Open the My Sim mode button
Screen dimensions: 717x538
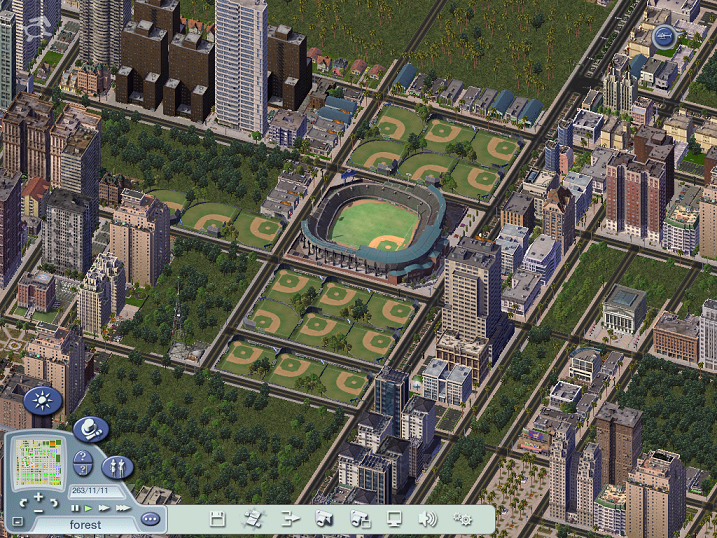point(117,466)
